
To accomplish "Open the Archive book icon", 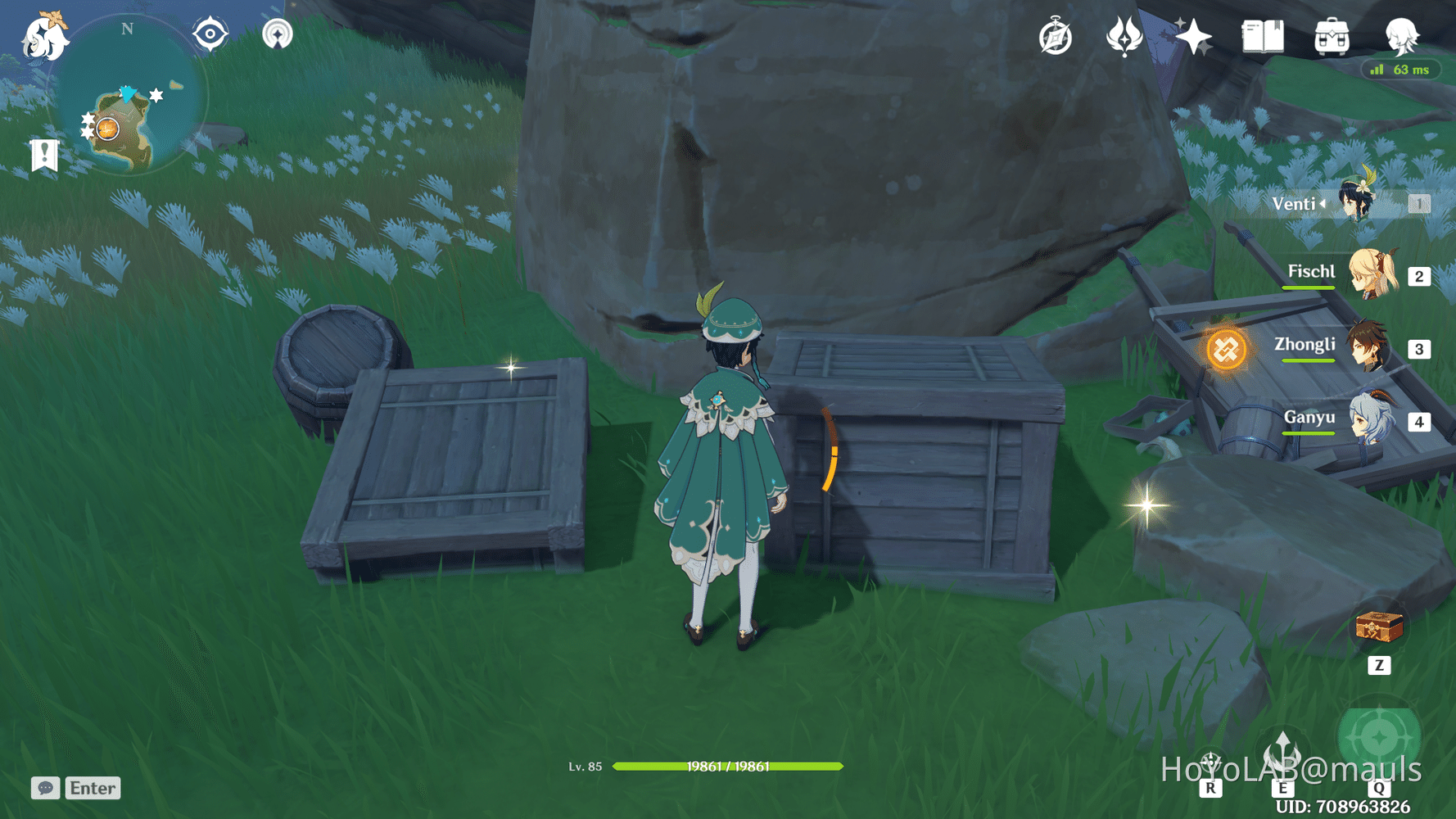I will pos(1262,34).
